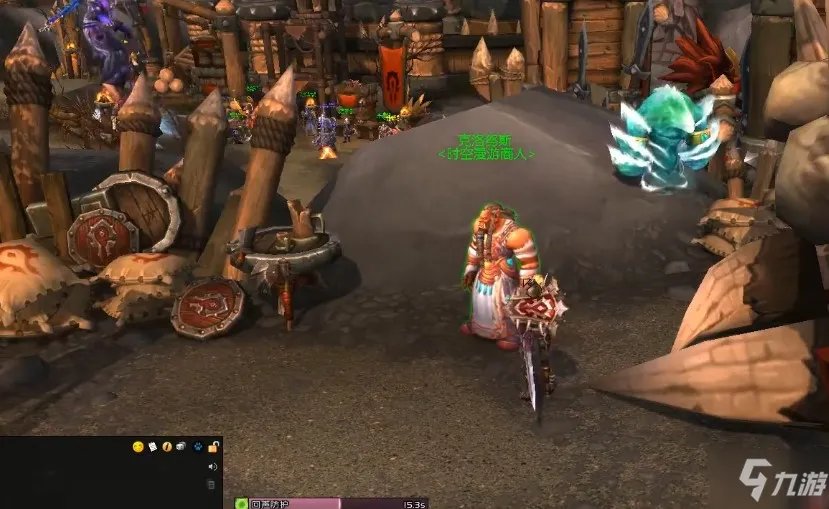
Task: Select the orange quill pen icon
Action: pos(167,447)
